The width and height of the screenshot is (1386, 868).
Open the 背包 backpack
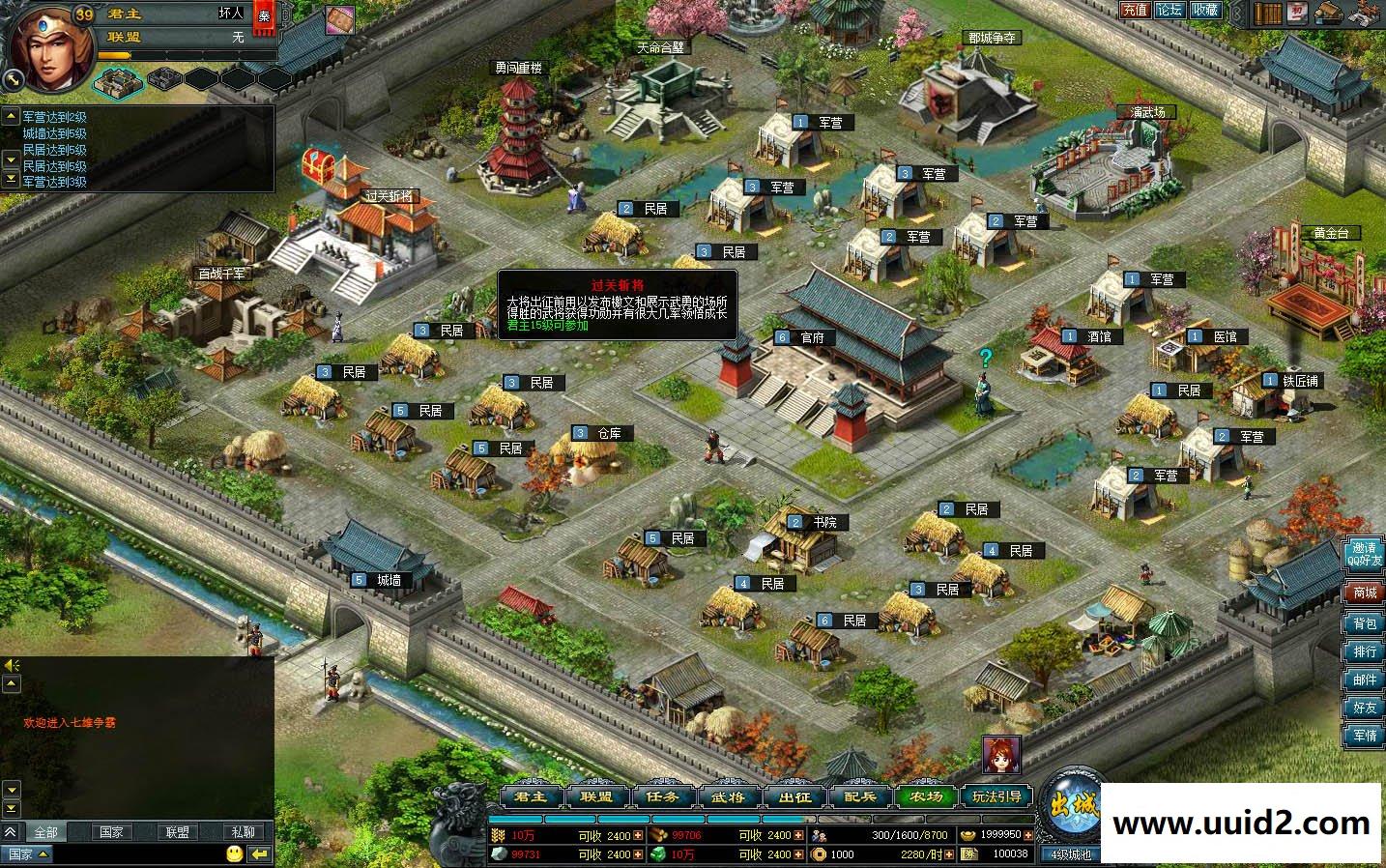pos(1365,623)
